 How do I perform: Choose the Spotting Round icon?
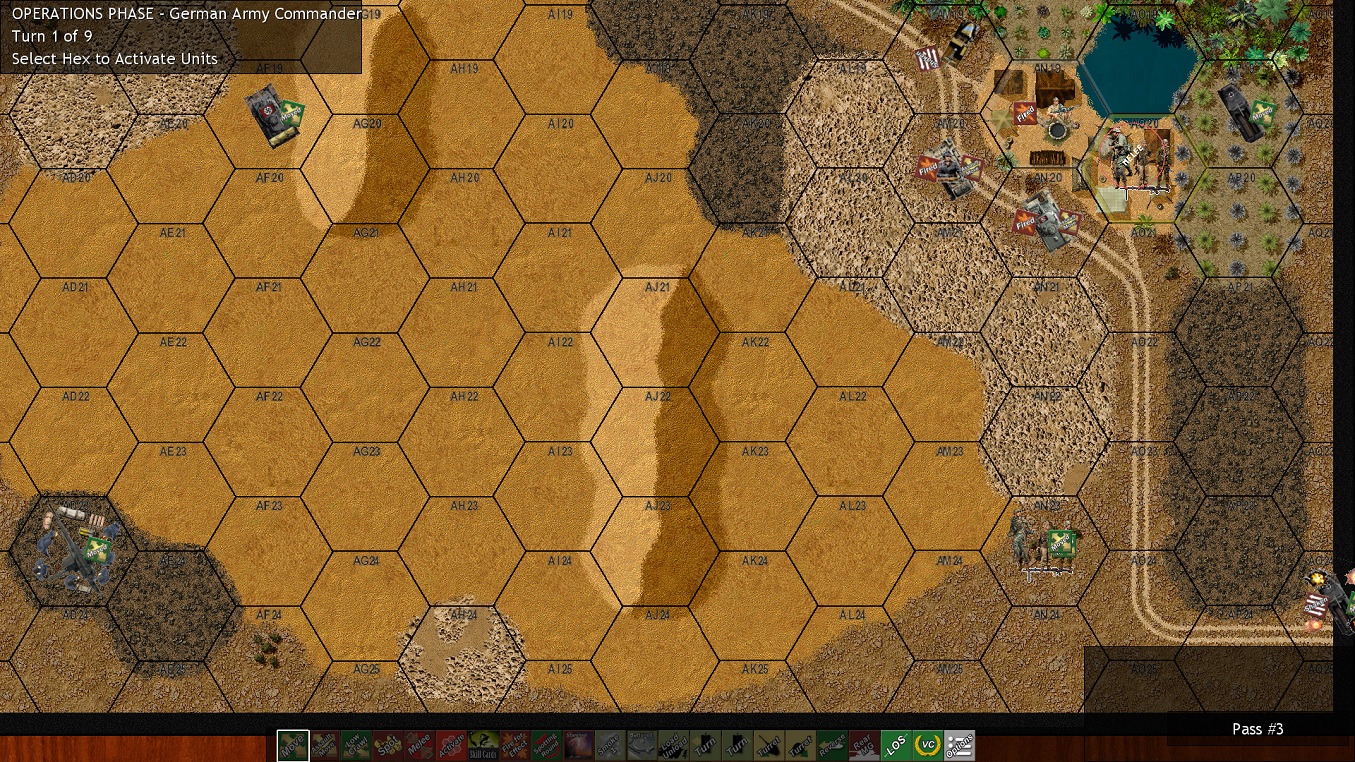pos(545,746)
